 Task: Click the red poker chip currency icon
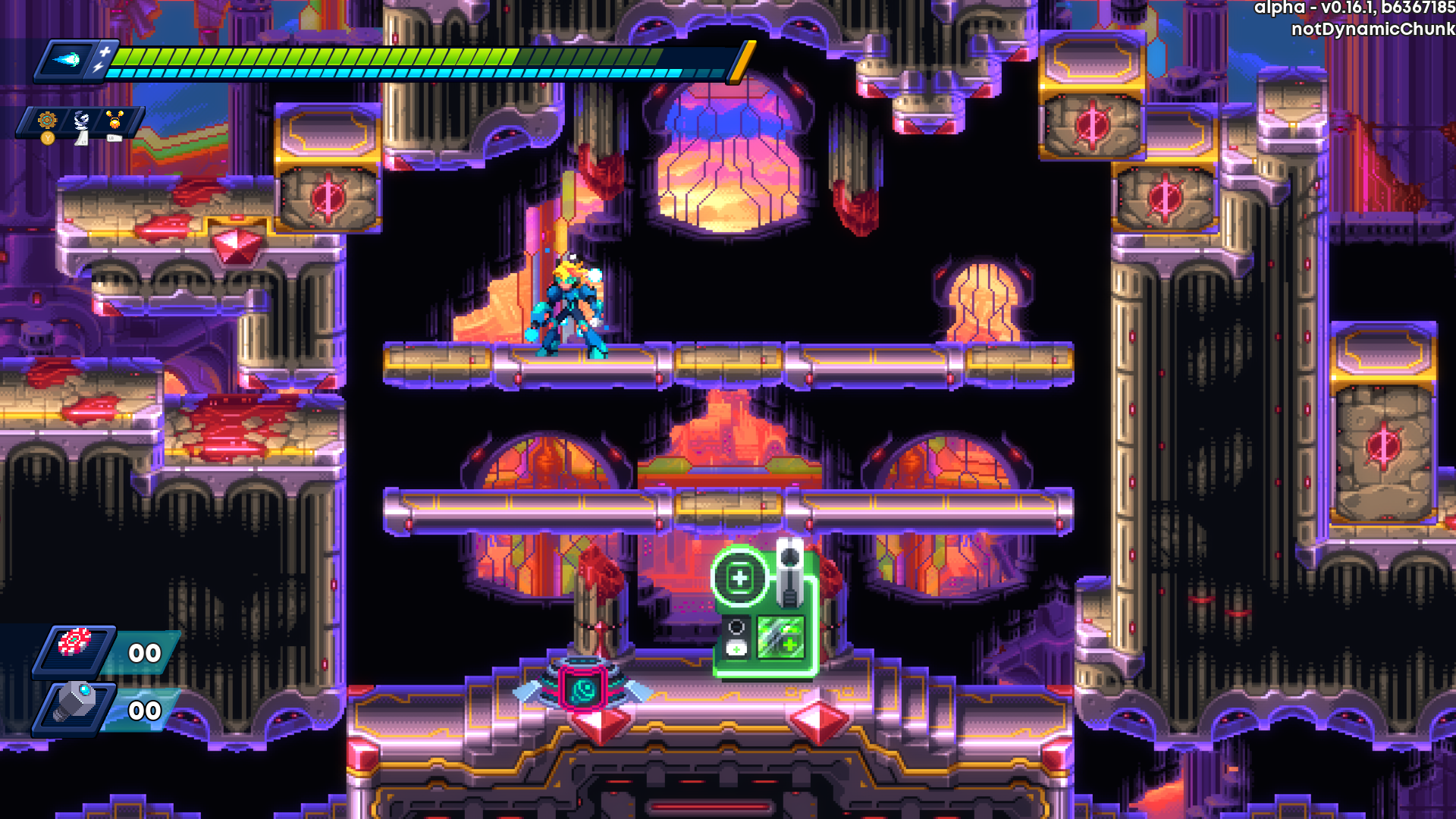coord(74,644)
